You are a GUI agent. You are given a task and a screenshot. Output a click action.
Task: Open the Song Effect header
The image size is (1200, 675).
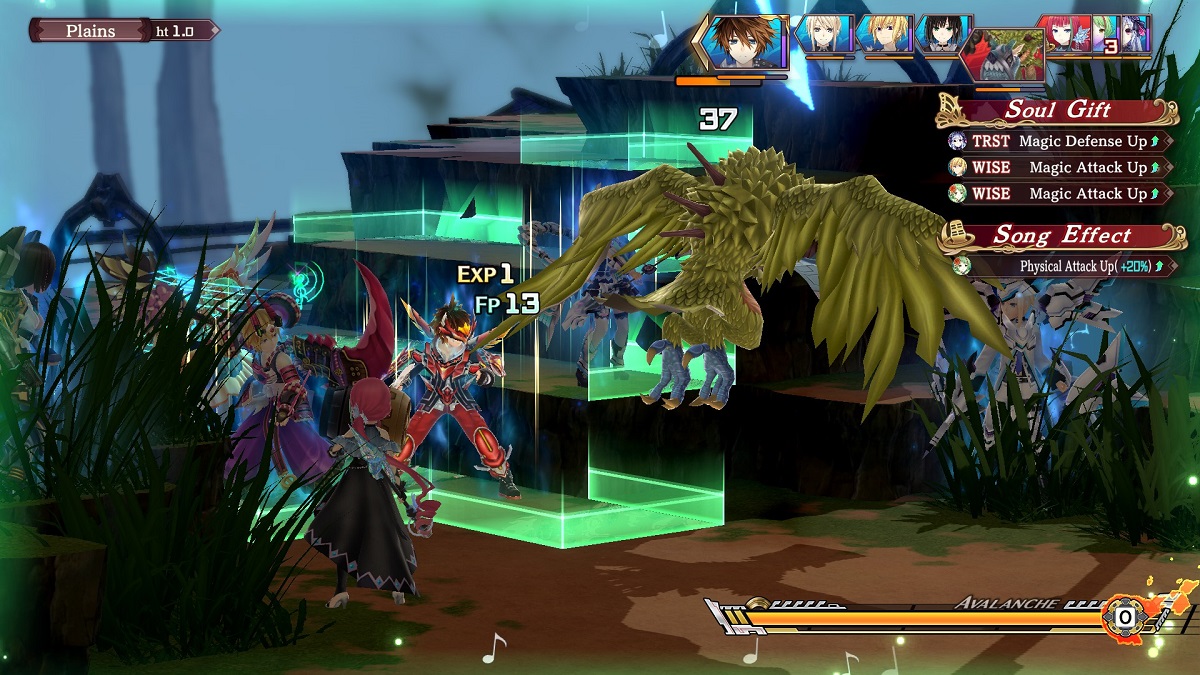coord(1061,236)
